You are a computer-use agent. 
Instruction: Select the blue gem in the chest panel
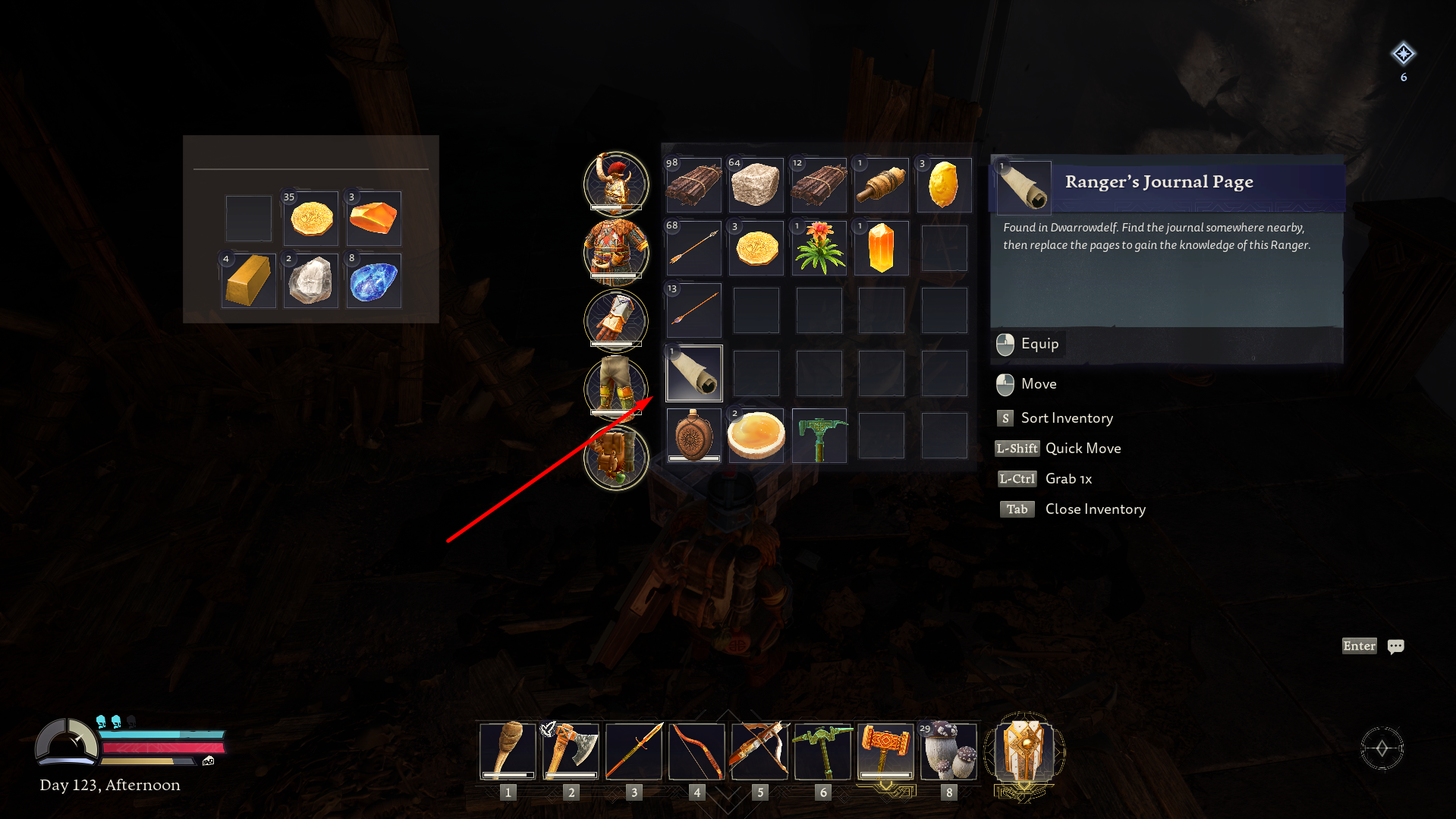373,281
